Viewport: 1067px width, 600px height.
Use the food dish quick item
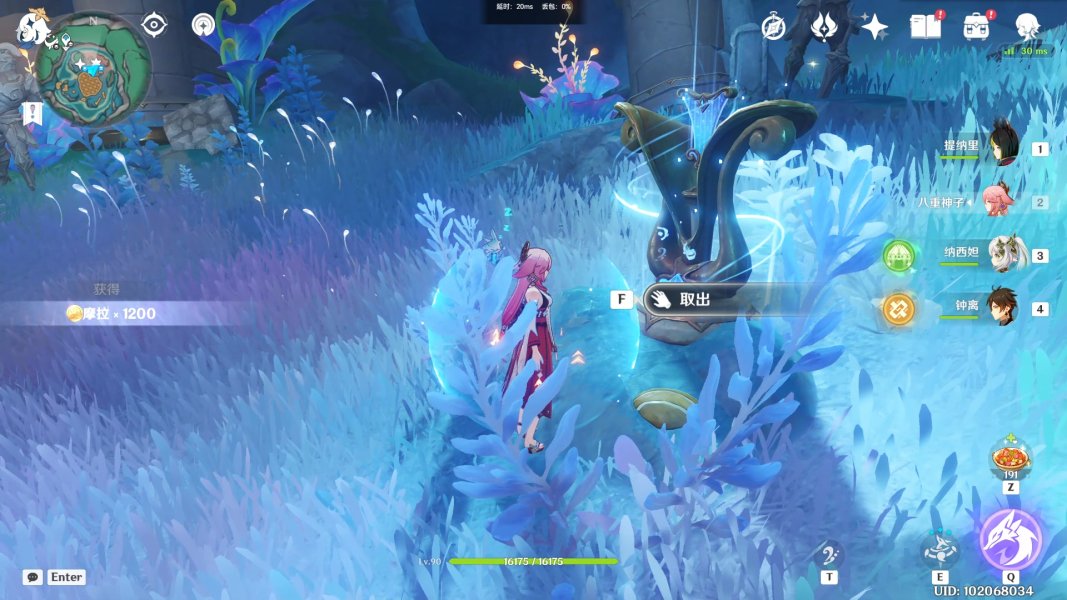pos(1011,461)
